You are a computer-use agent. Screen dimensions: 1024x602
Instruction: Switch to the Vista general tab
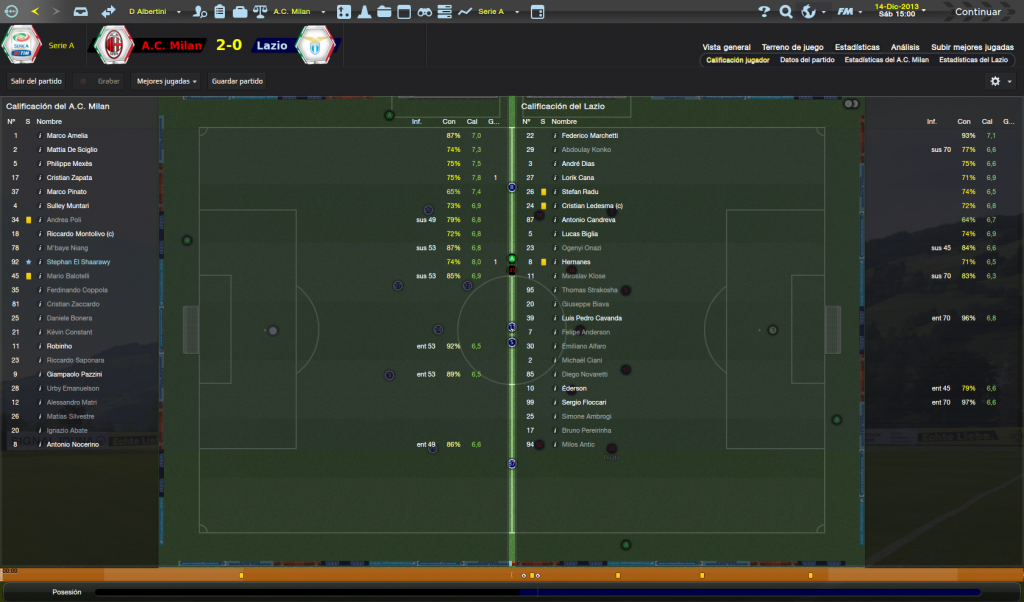[x=726, y=47]
